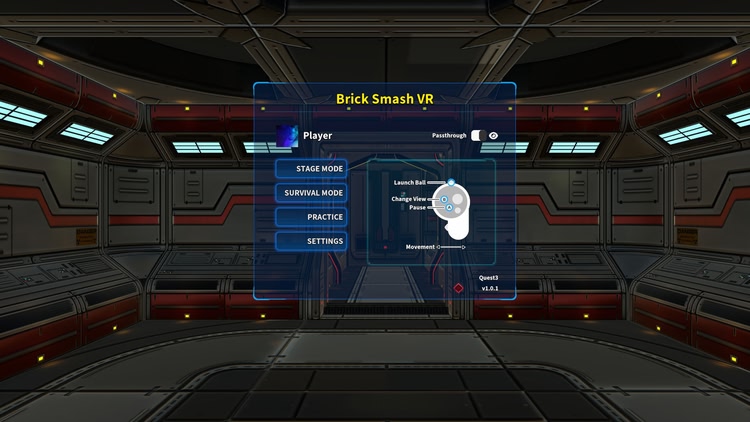The width and height of the screenshot is (750, 422).
Task: Open Practice mode
Action: [312, 217]
